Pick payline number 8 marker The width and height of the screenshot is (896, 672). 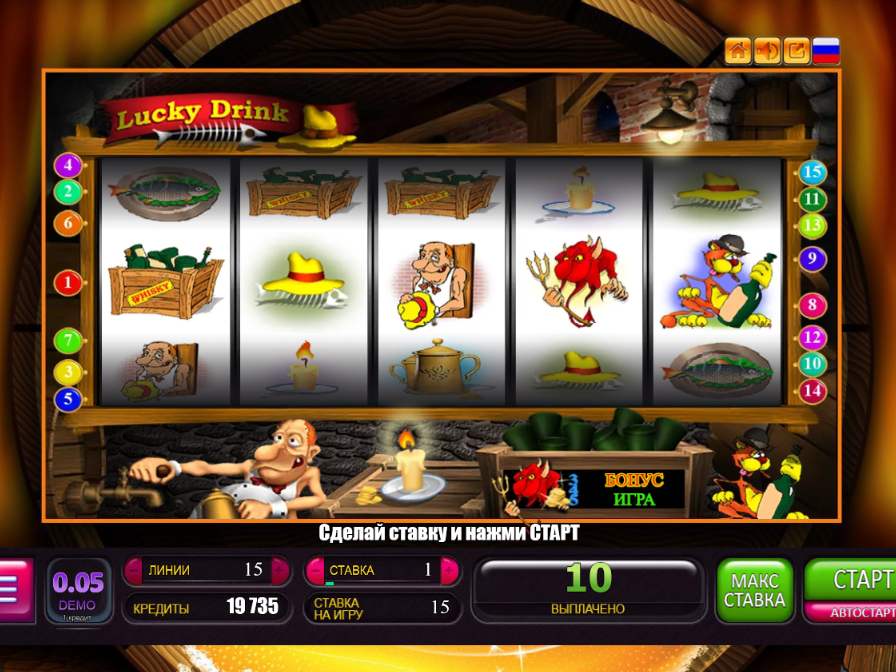(x=812, y=307)
